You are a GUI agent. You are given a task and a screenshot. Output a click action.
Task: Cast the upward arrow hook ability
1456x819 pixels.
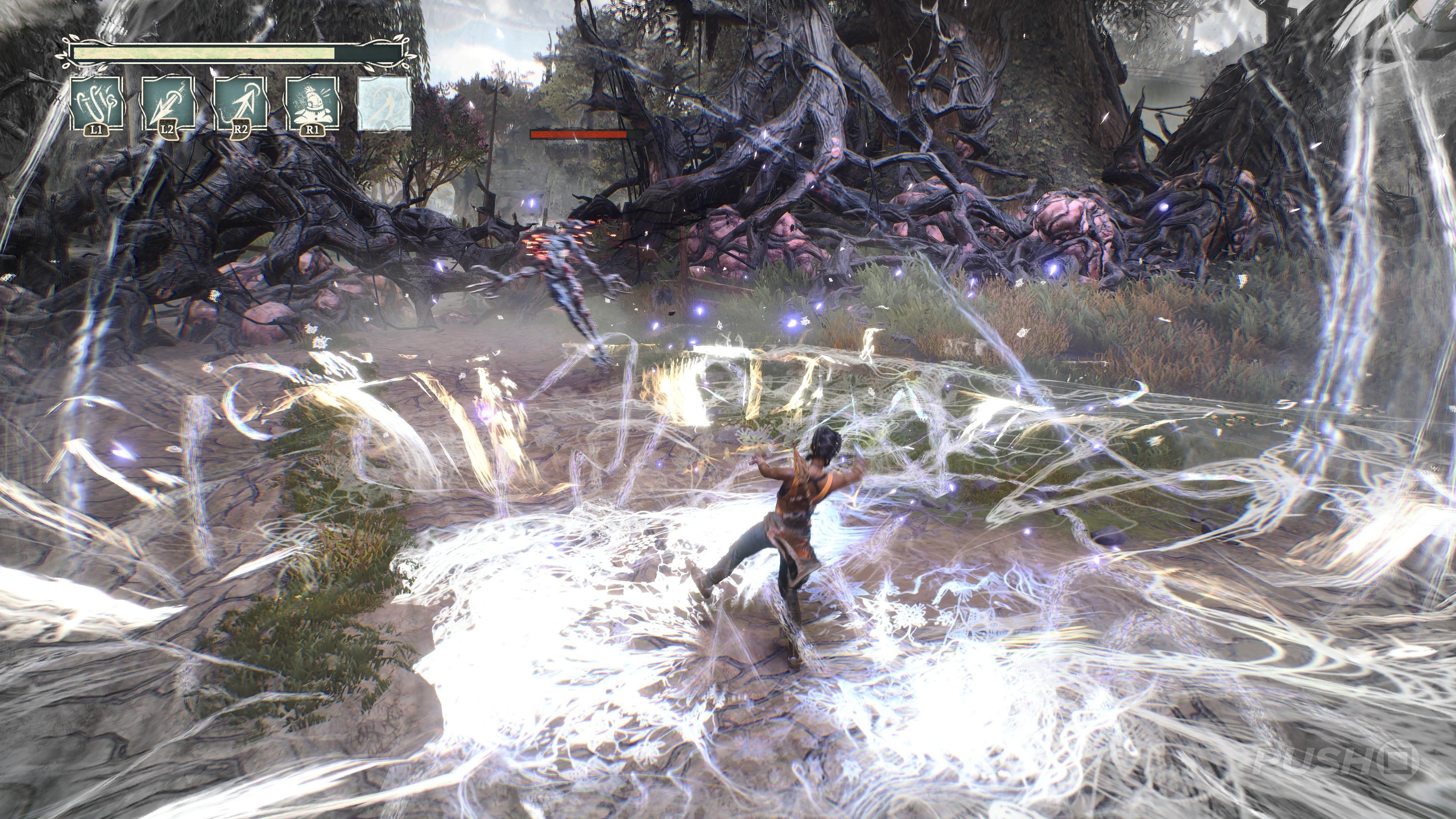coord(240,103)
